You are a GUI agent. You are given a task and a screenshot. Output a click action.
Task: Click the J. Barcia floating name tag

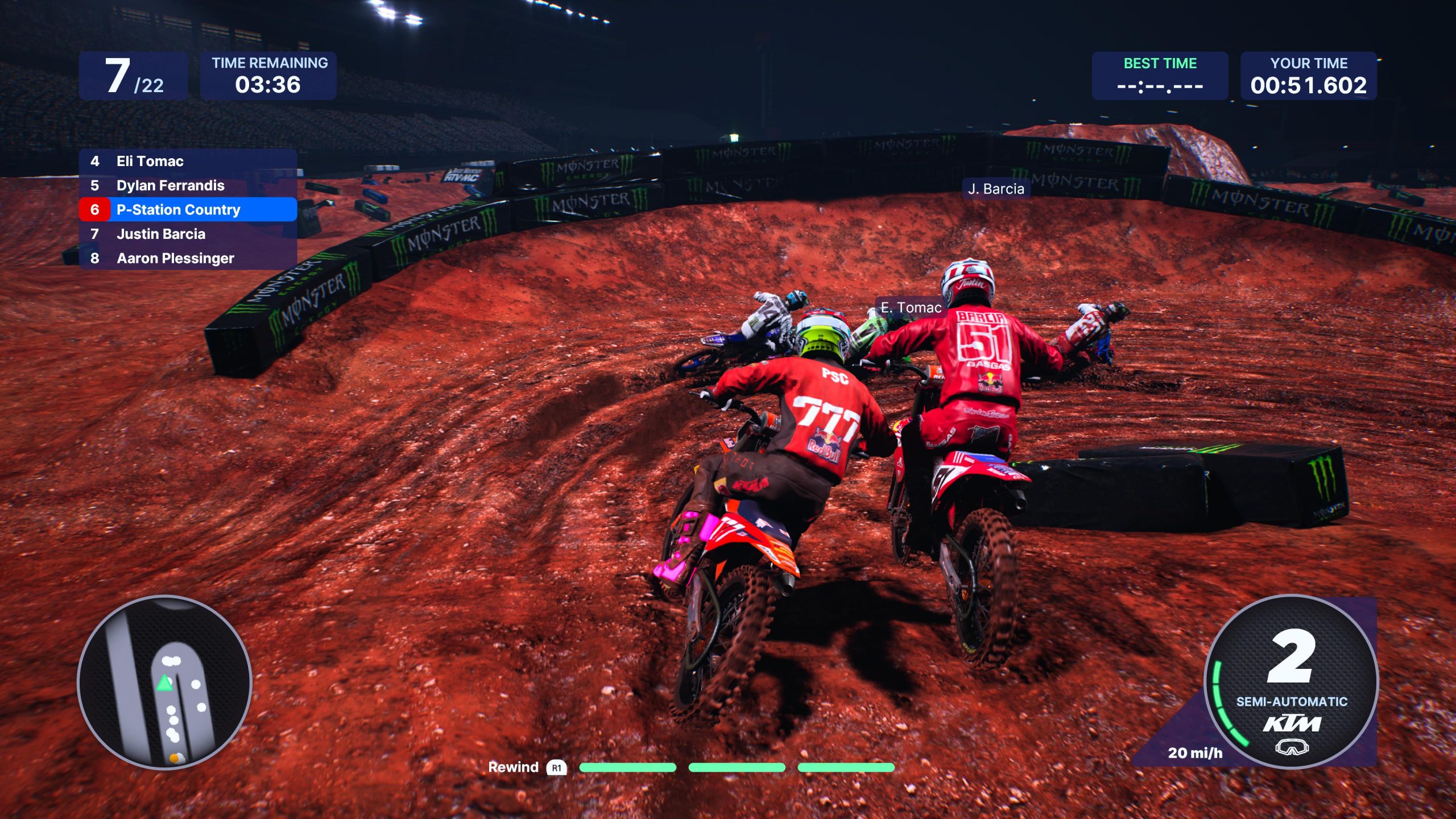[995, 189]
